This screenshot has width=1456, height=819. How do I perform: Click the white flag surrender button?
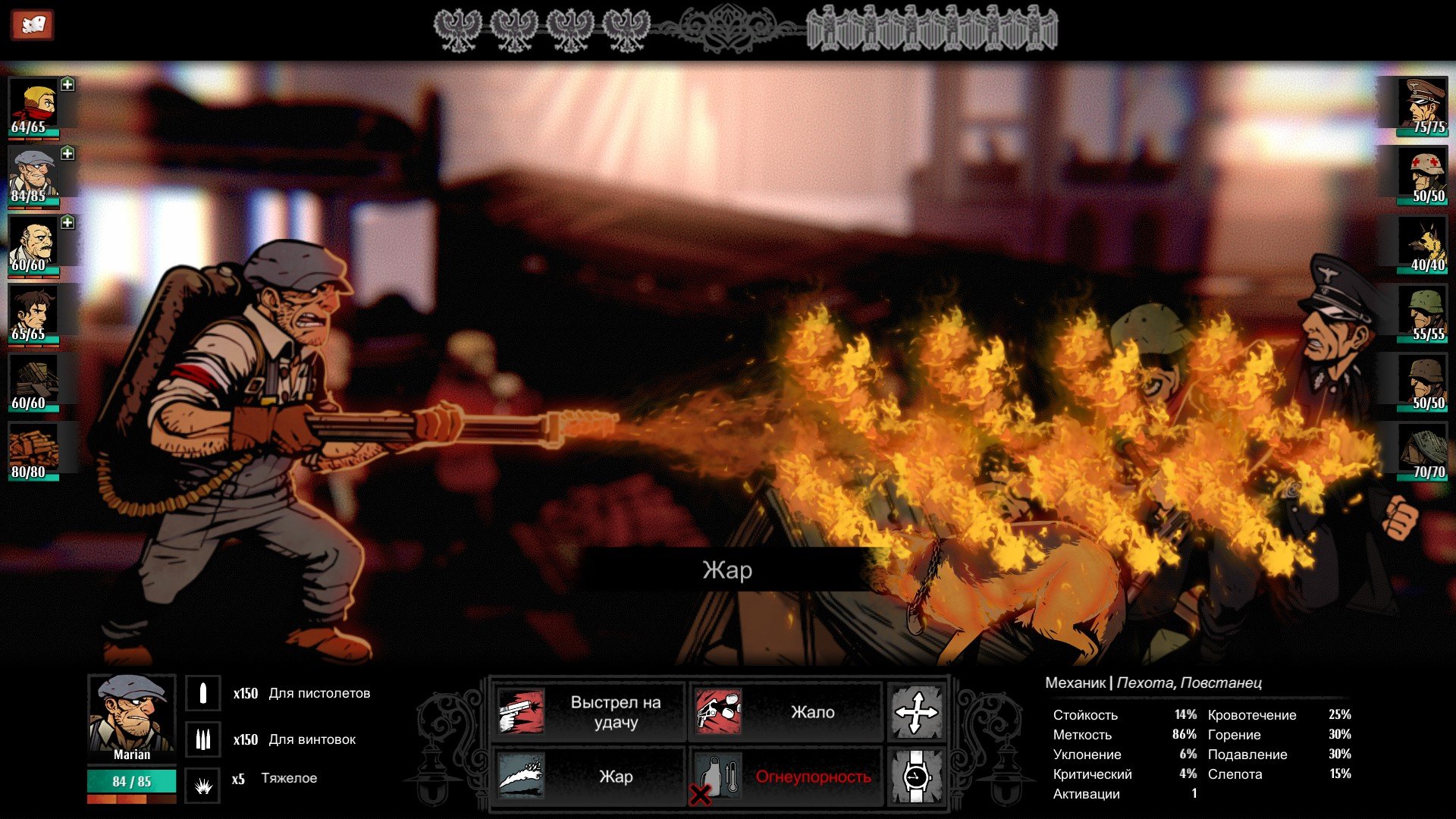pos(31,25)
